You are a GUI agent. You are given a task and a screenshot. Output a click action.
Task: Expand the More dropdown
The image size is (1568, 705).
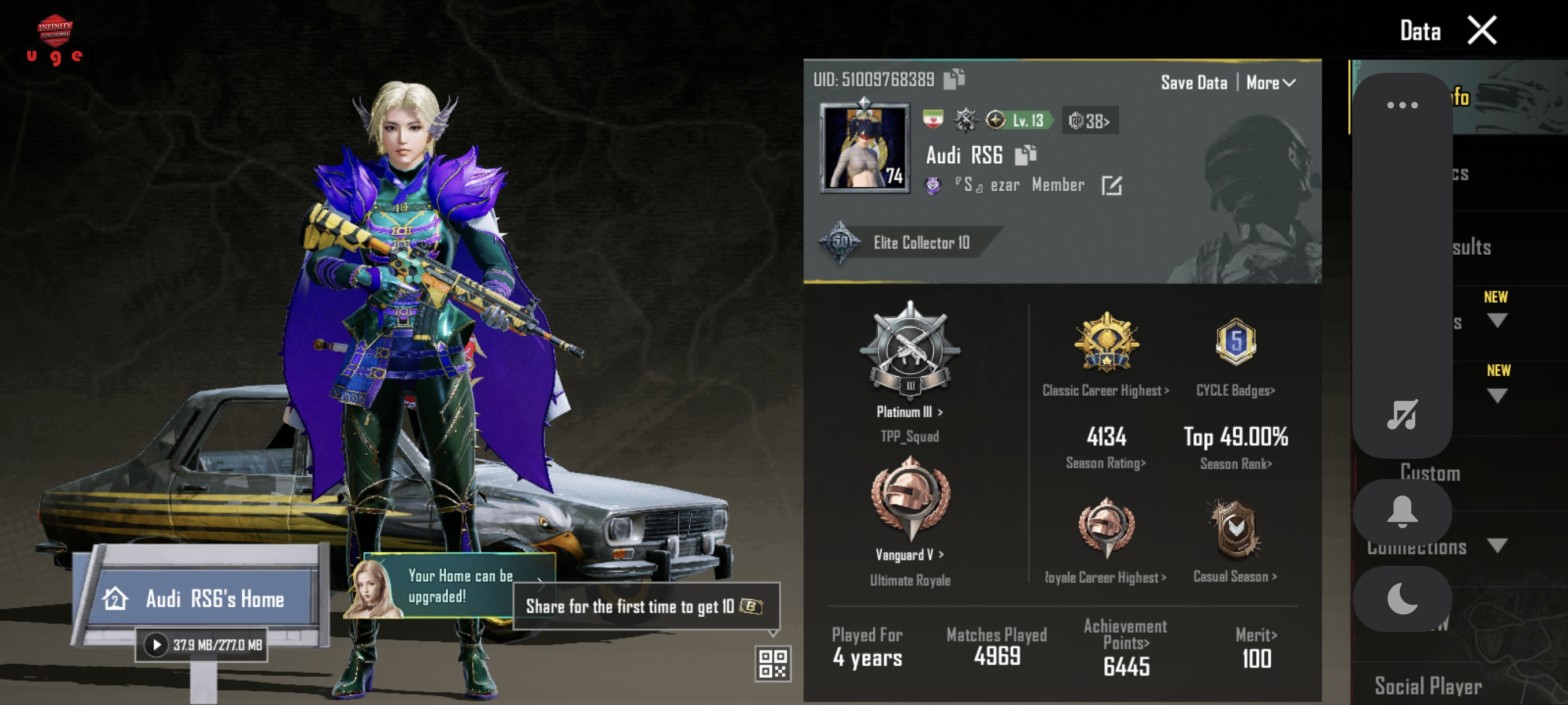pyautogui.click(x=1270, y=83)
